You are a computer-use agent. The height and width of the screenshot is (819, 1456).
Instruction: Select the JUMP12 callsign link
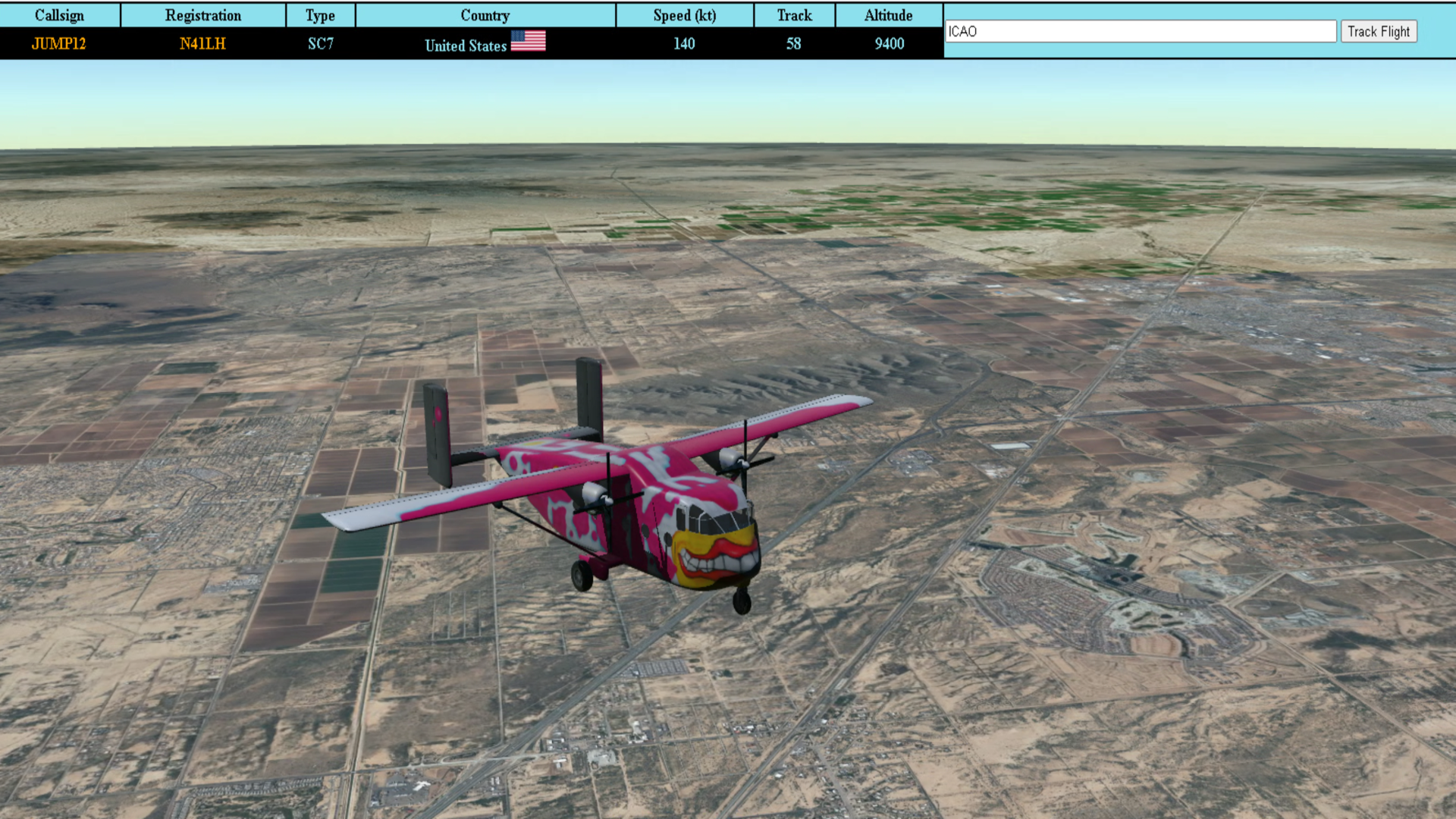(59, 44)
